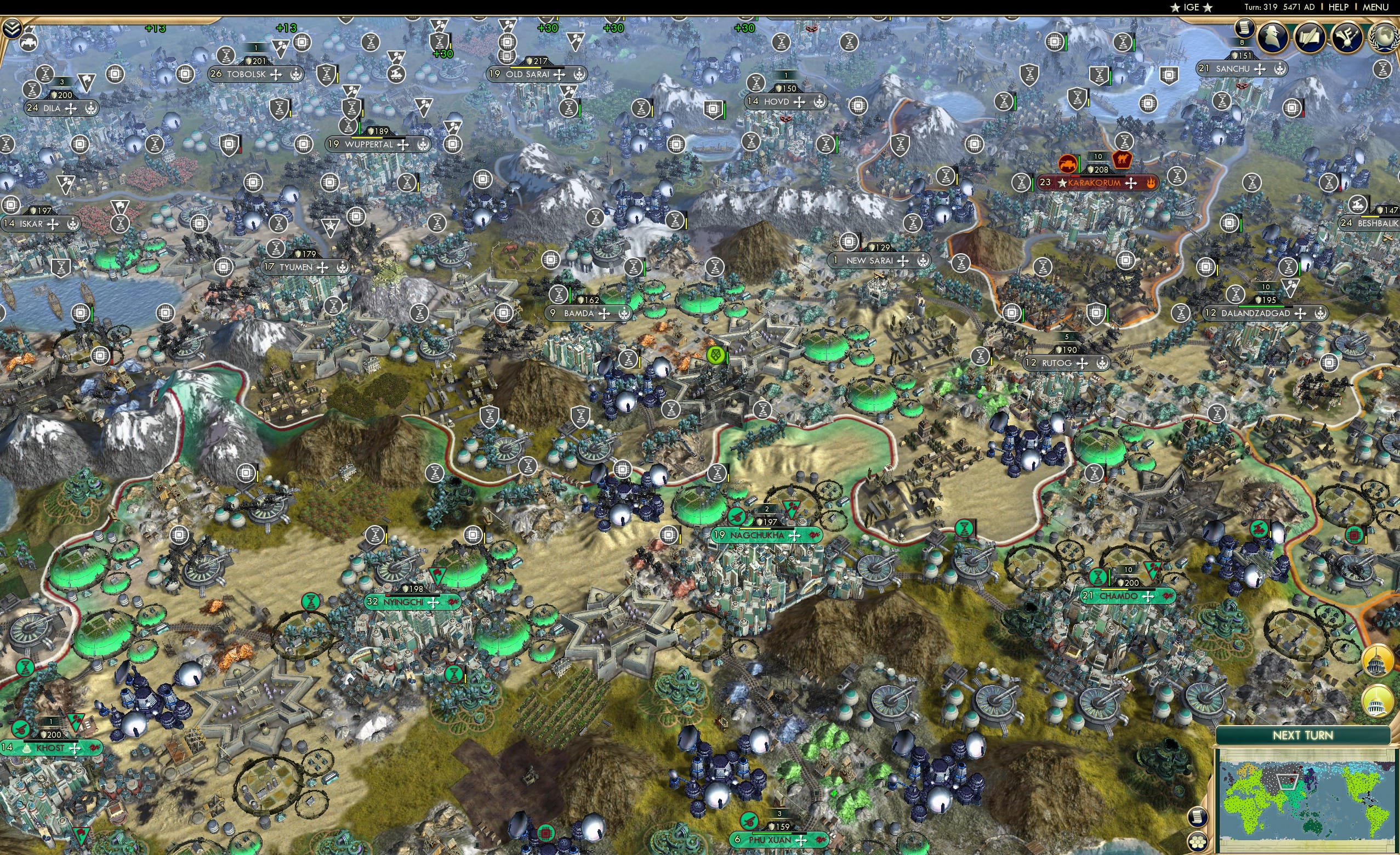
Task: Open the Espionage overview spy icon
Action: (1273, 38)
